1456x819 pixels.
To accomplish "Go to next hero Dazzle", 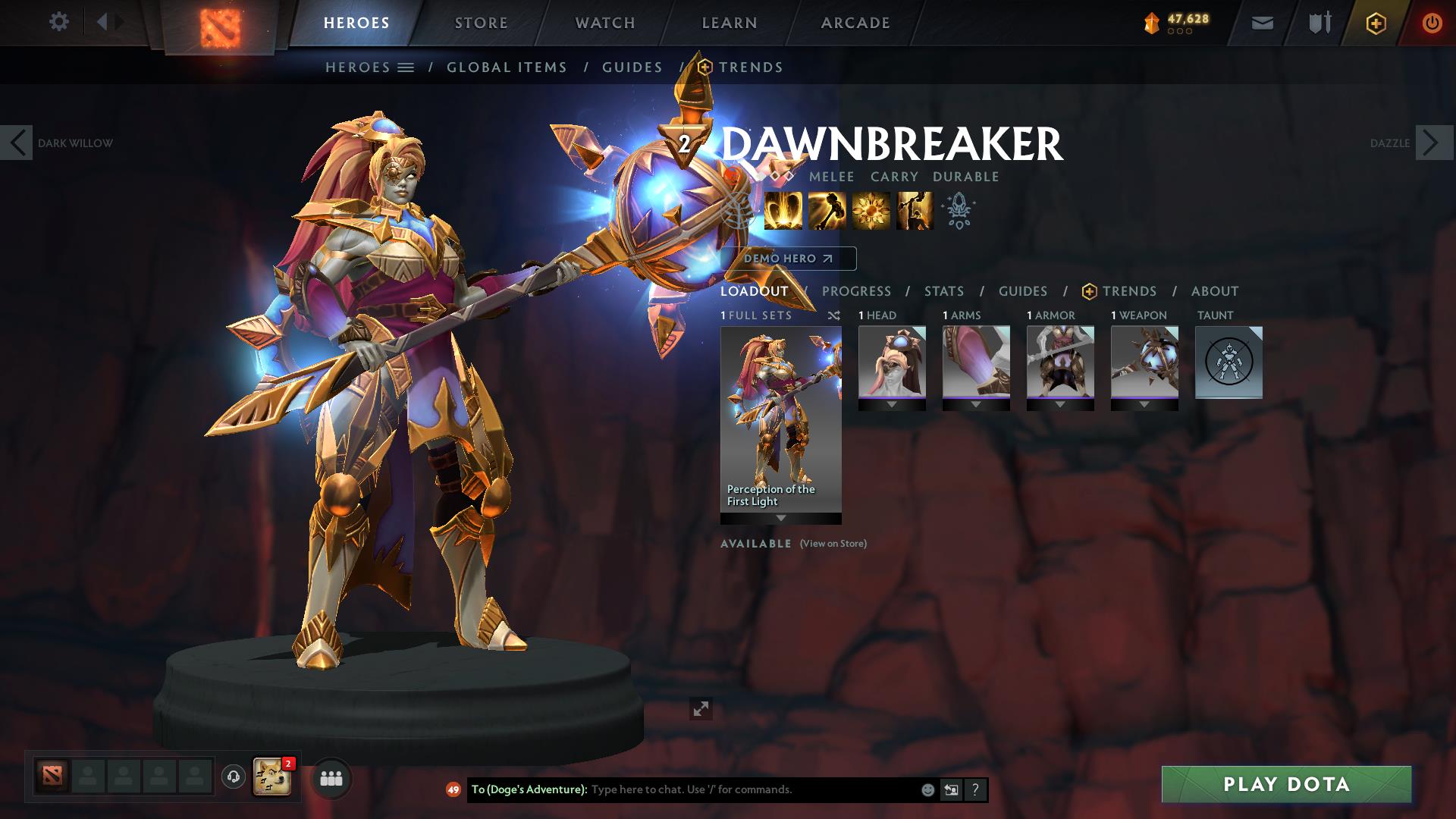I will click(1433, 143).
